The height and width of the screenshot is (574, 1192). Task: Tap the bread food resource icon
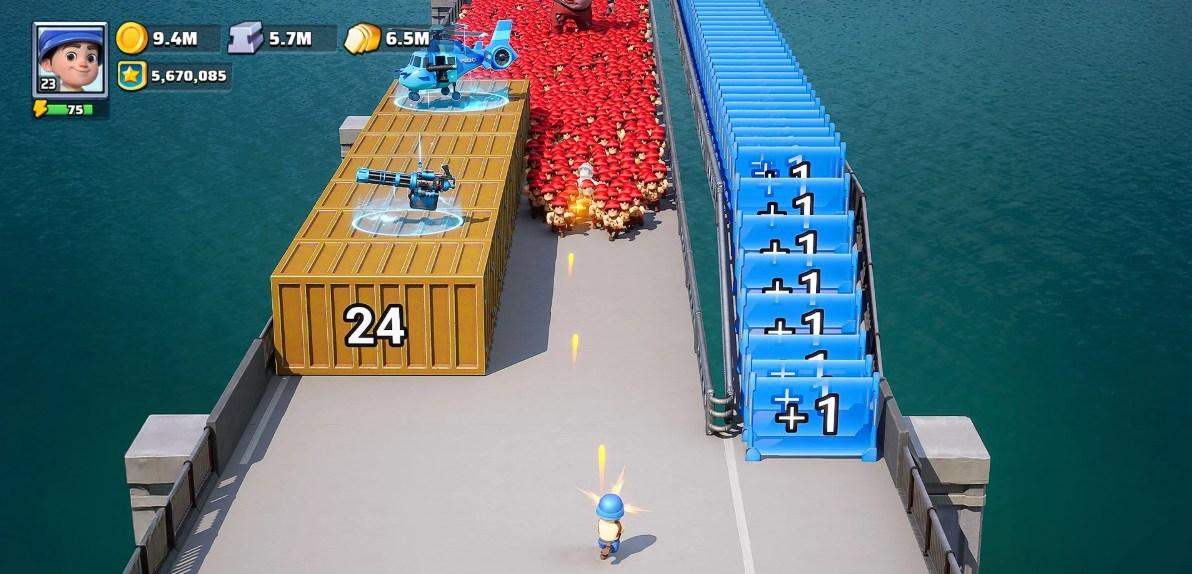363,38
